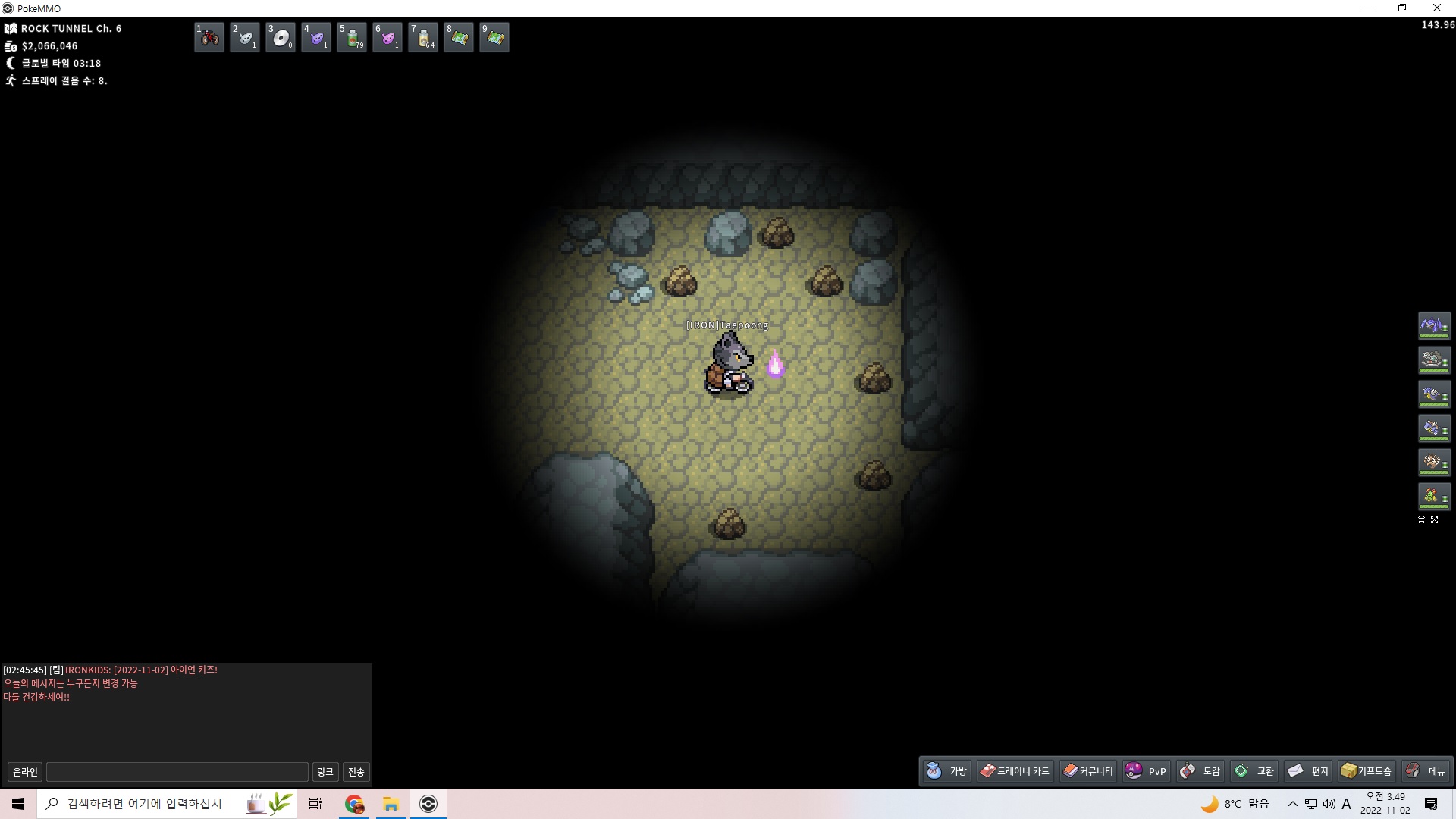Screen dimensions: 1456x819
Task: Open the Gift Shop (기프트숍)
Action: pos(1367,771)
